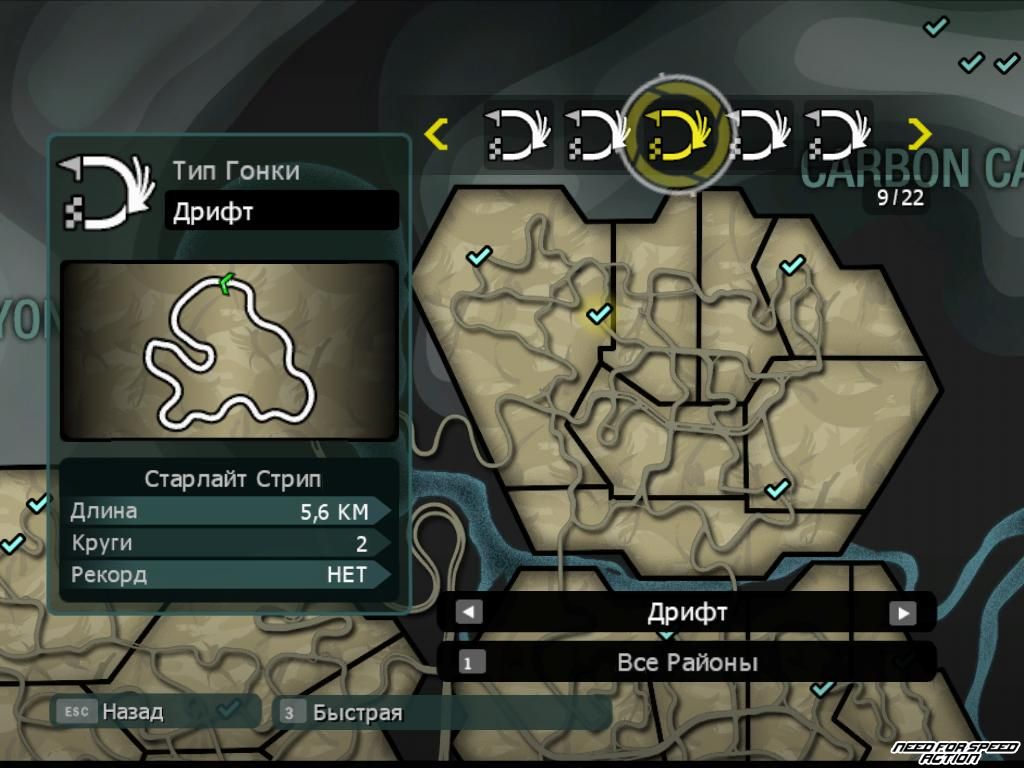Select the highlighted yellow drift race icon
Image resolution: width=1024 pixels, height=768 pixels.
pyautogui.click(x=677, y=134)
